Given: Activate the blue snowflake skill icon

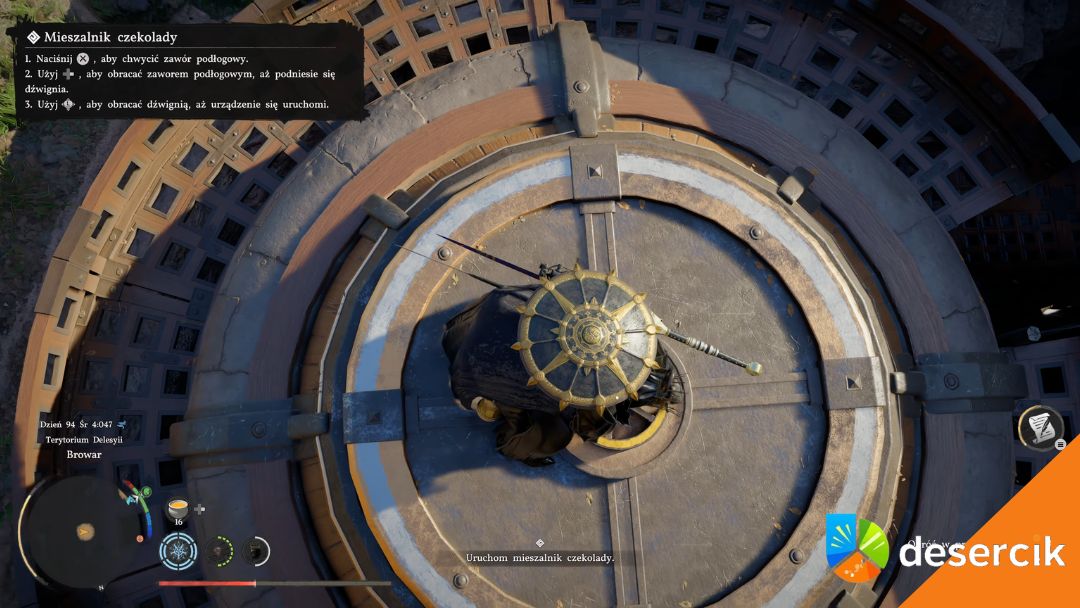Looking at the screenshot, I should click(x=179, y=549).
